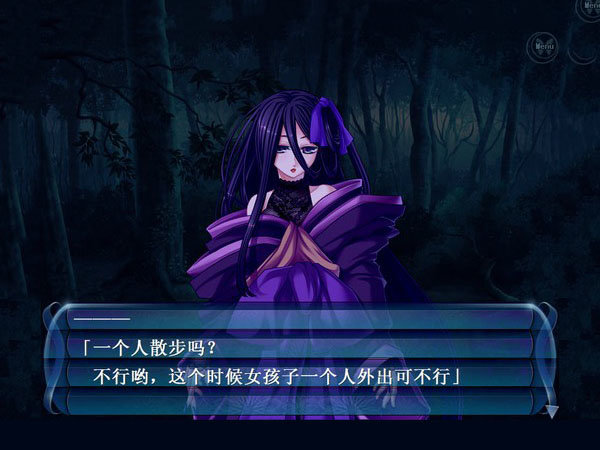This screenshot has width=600, height=450.
Task: Open the fully visible butterfly Menu button
Action: (x=543, y=46)
